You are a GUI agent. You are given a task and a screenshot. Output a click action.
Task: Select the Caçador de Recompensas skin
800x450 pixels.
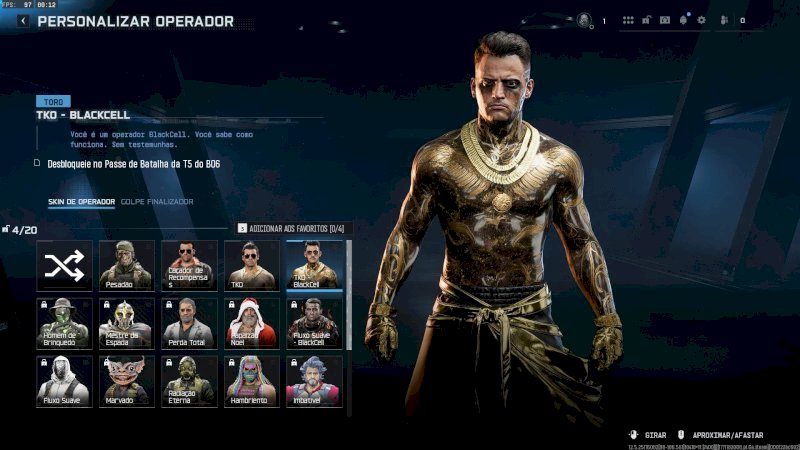tap(189, 265)
